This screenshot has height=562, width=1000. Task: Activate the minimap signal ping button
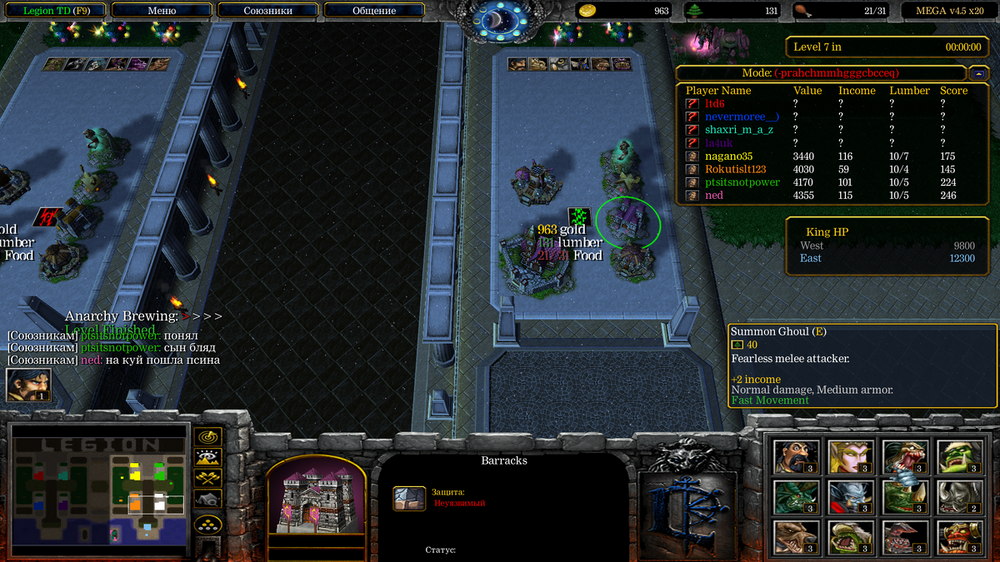208,437
